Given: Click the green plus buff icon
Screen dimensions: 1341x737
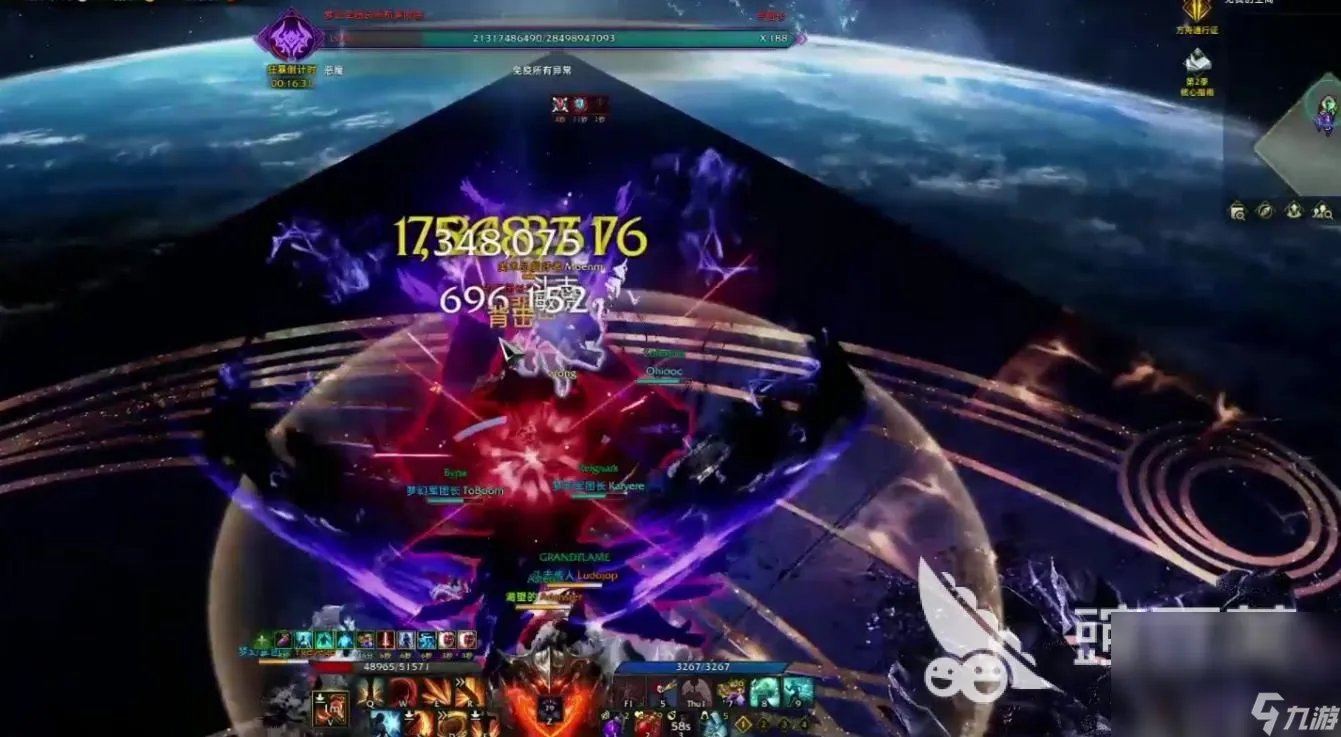Looking at the screenshot, I should [x=263, y=640].
